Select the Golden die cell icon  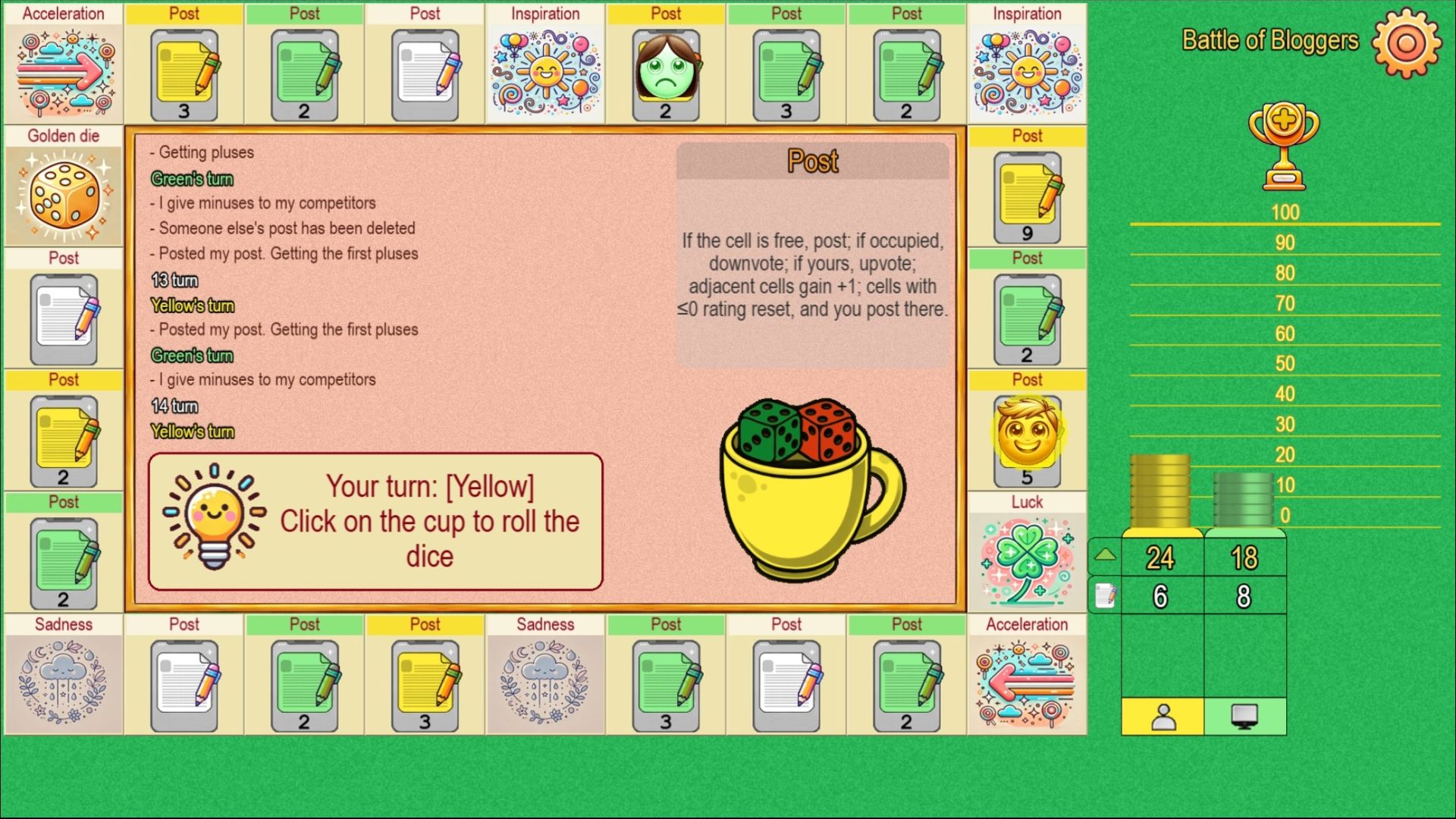click(64, 194)
